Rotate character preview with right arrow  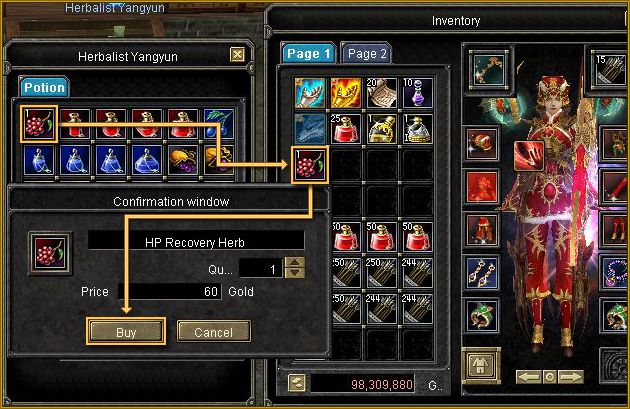tap(571, 377)
